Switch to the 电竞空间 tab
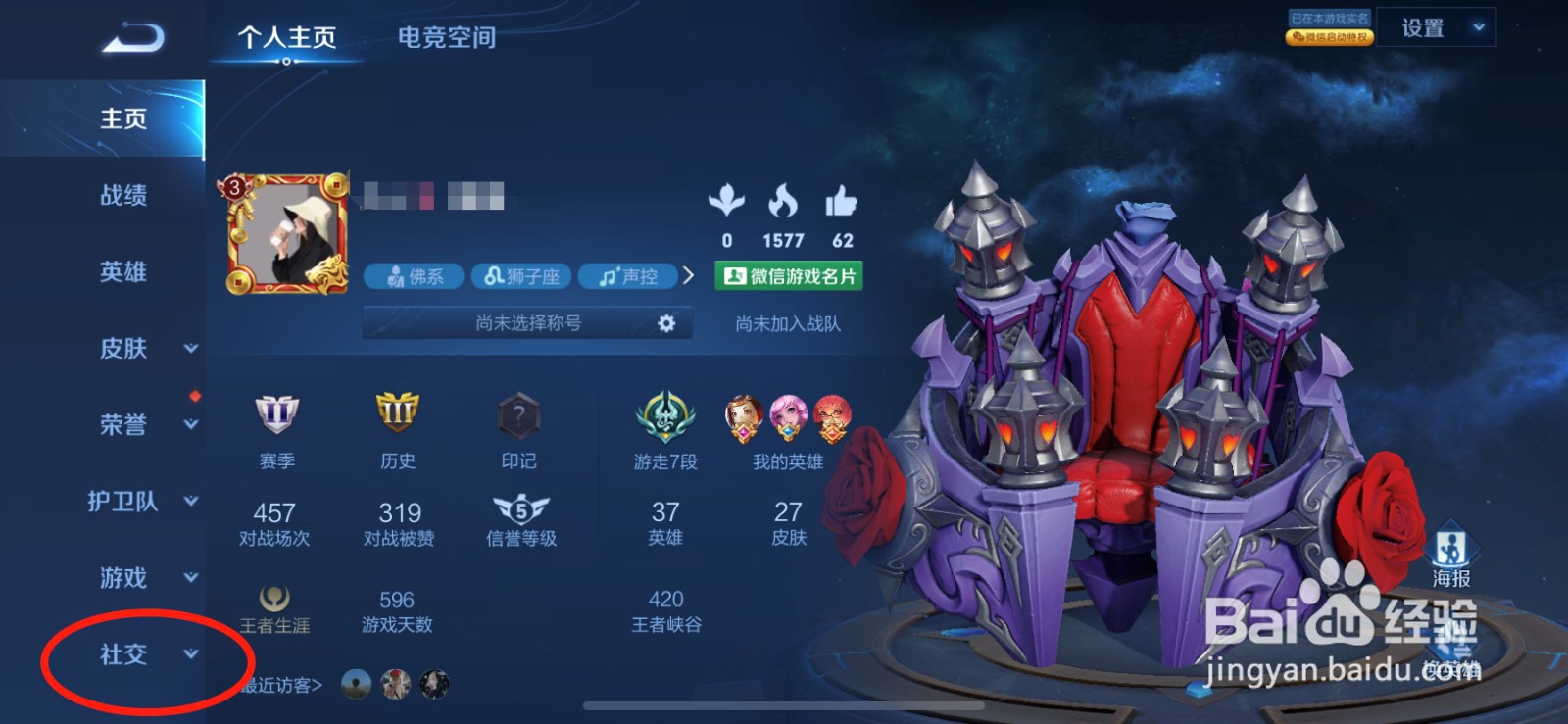 tap(446, 37)
